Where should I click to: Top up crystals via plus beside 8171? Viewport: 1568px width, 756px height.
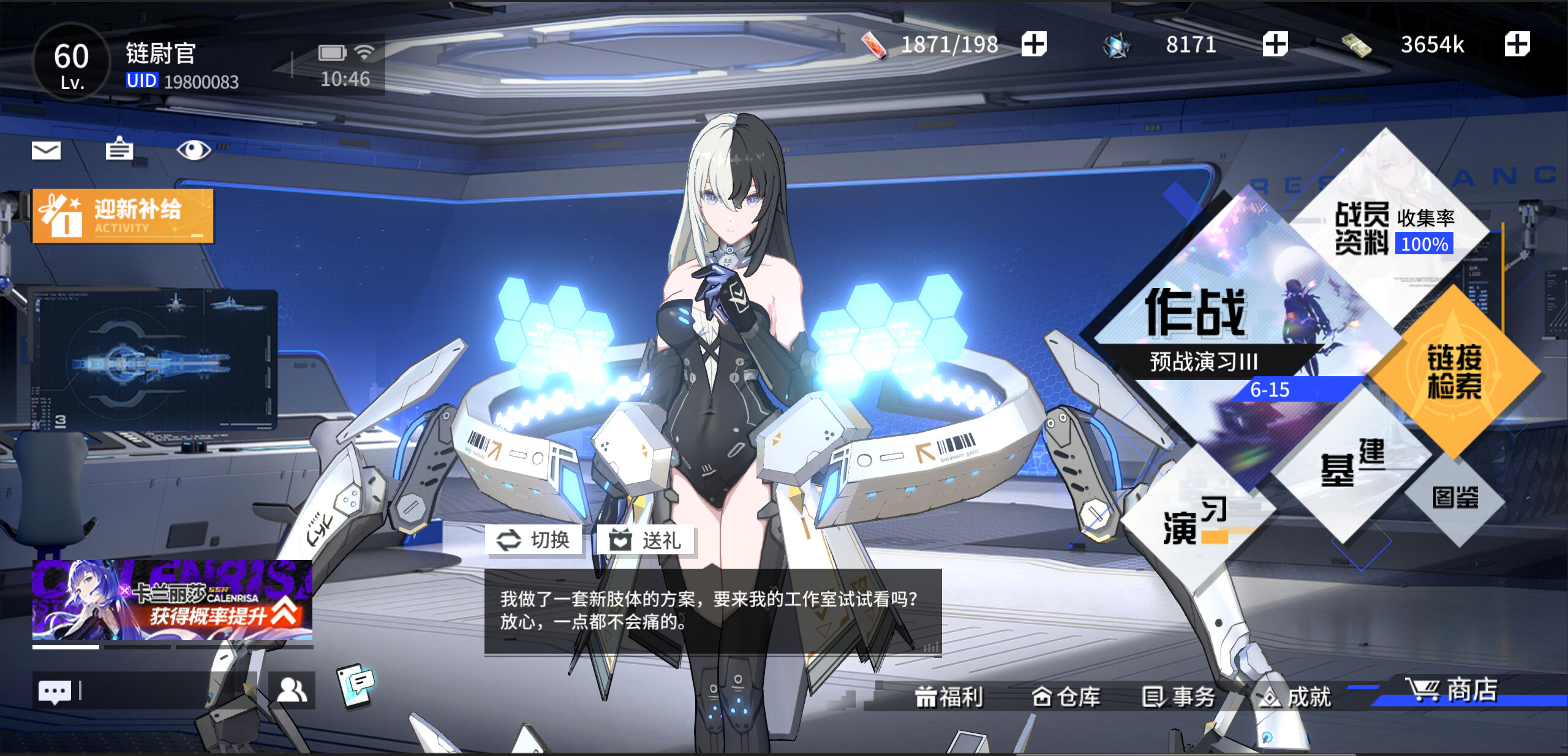pyautogui.click(x=1274, y=44)
